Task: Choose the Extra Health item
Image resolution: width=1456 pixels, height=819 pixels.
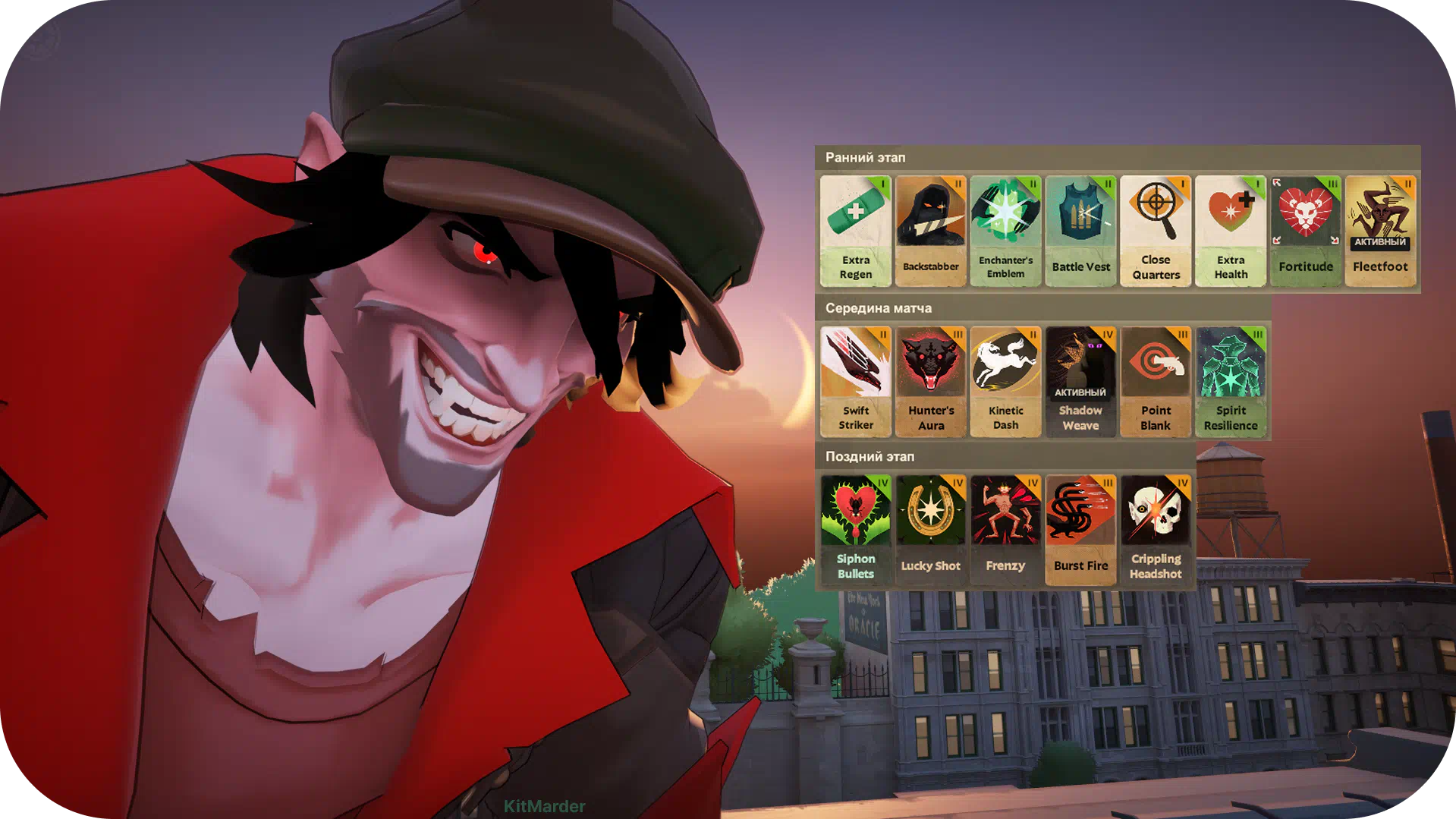Action: pos(1231,231)
